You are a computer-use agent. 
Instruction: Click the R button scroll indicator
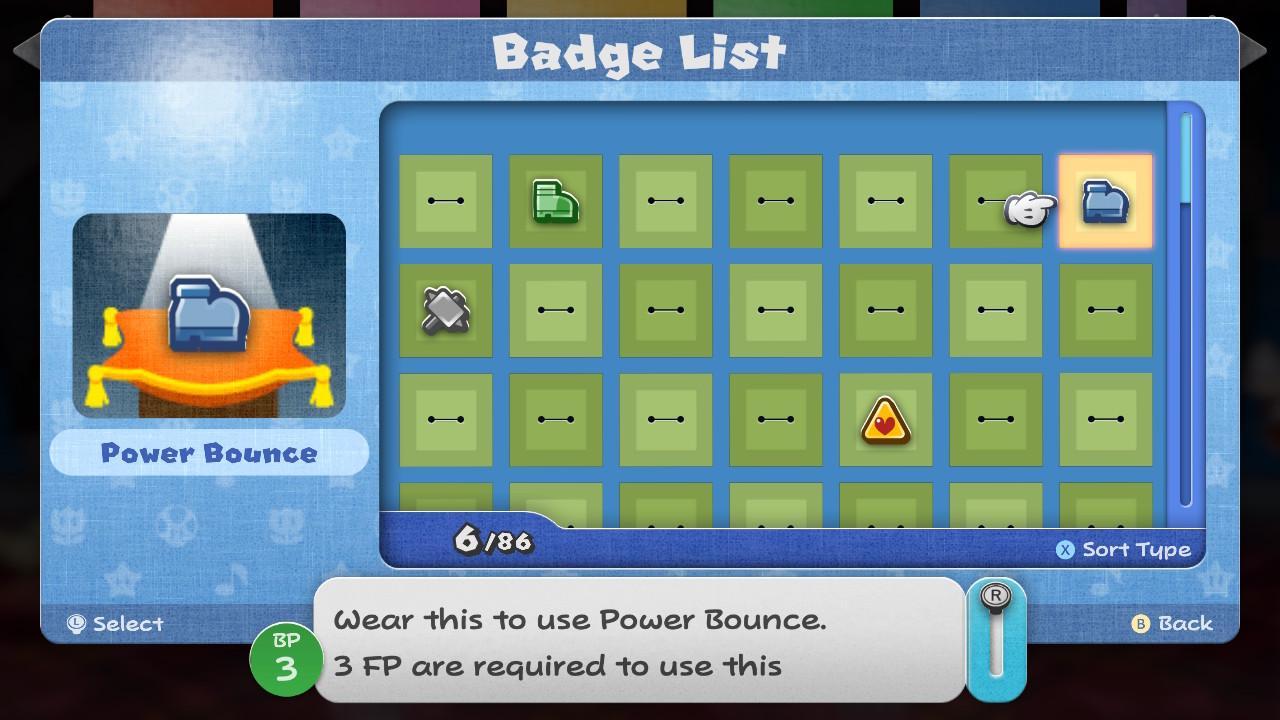click(x=995, y=600)
